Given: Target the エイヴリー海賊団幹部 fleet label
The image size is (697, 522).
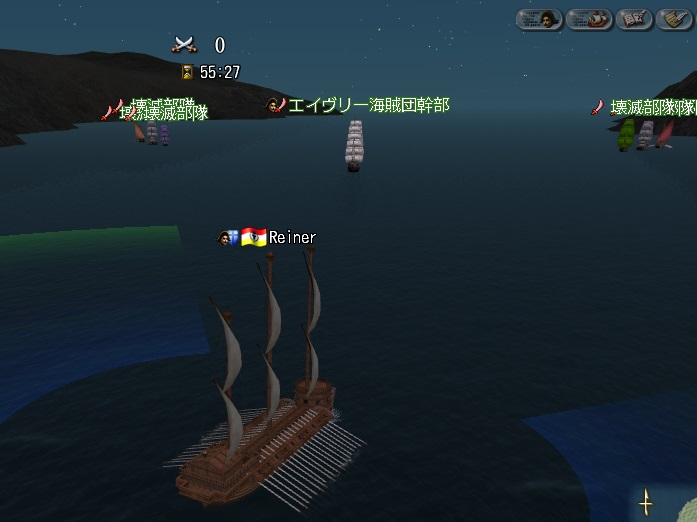Looking at the screenshot, I should [x=368, y=105].
